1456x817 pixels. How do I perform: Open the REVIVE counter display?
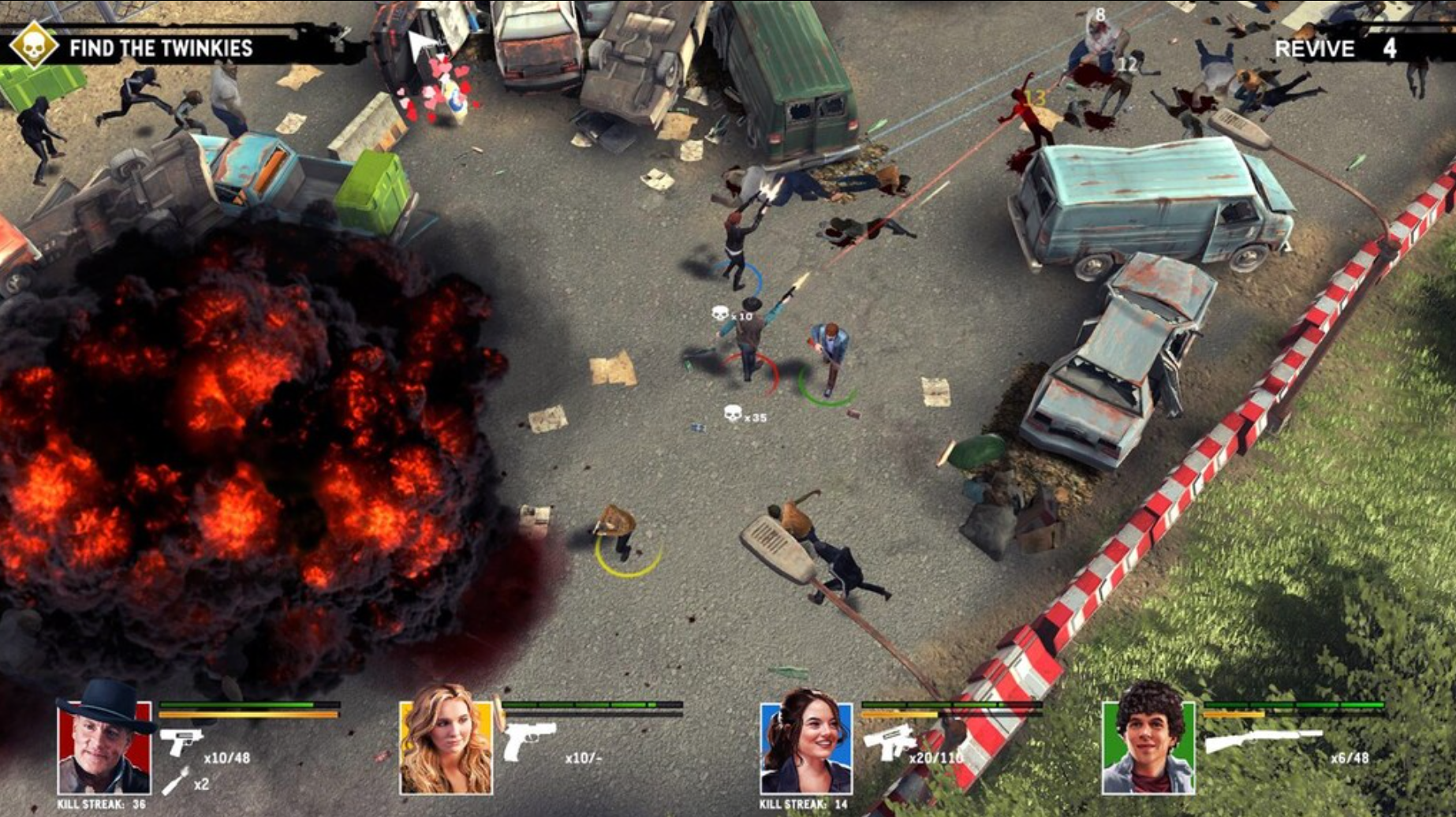coord(1342,49)
